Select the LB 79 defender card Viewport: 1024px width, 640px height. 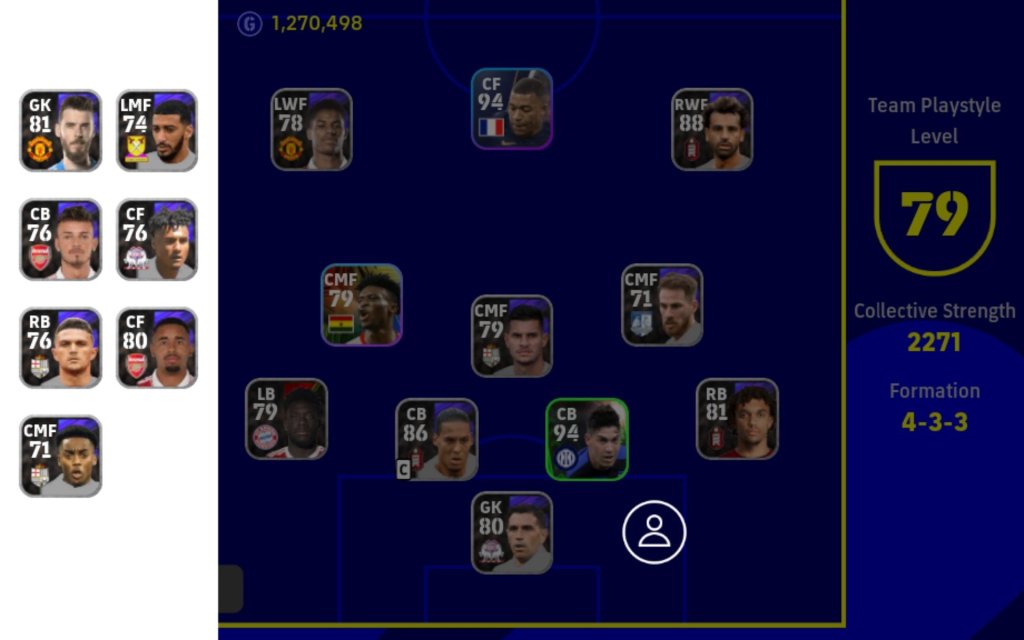click(287, 419)
